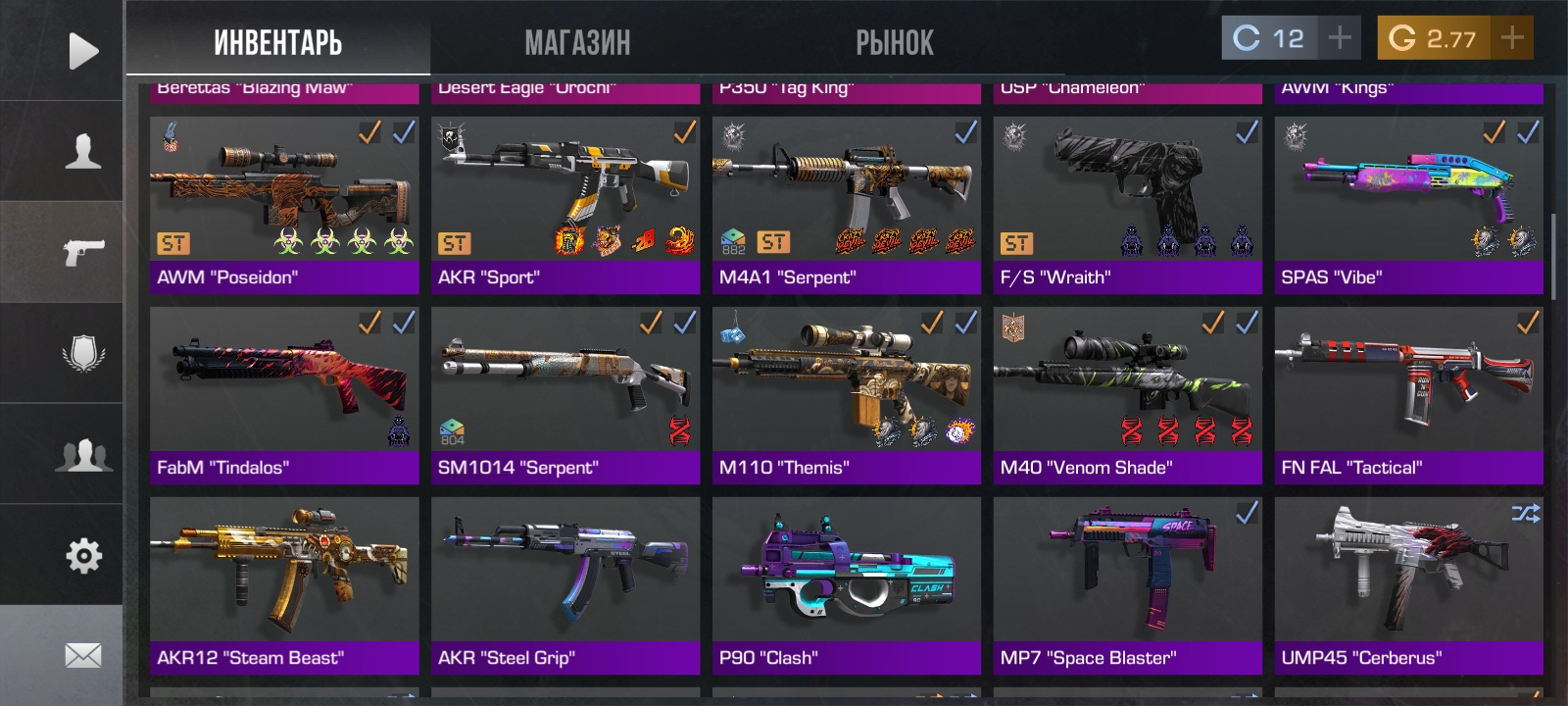Pick the SPAS "Vibe" shotgun skin
Image resolution: width=1568 pixels, height=706 pixels.
[1408, 205]
